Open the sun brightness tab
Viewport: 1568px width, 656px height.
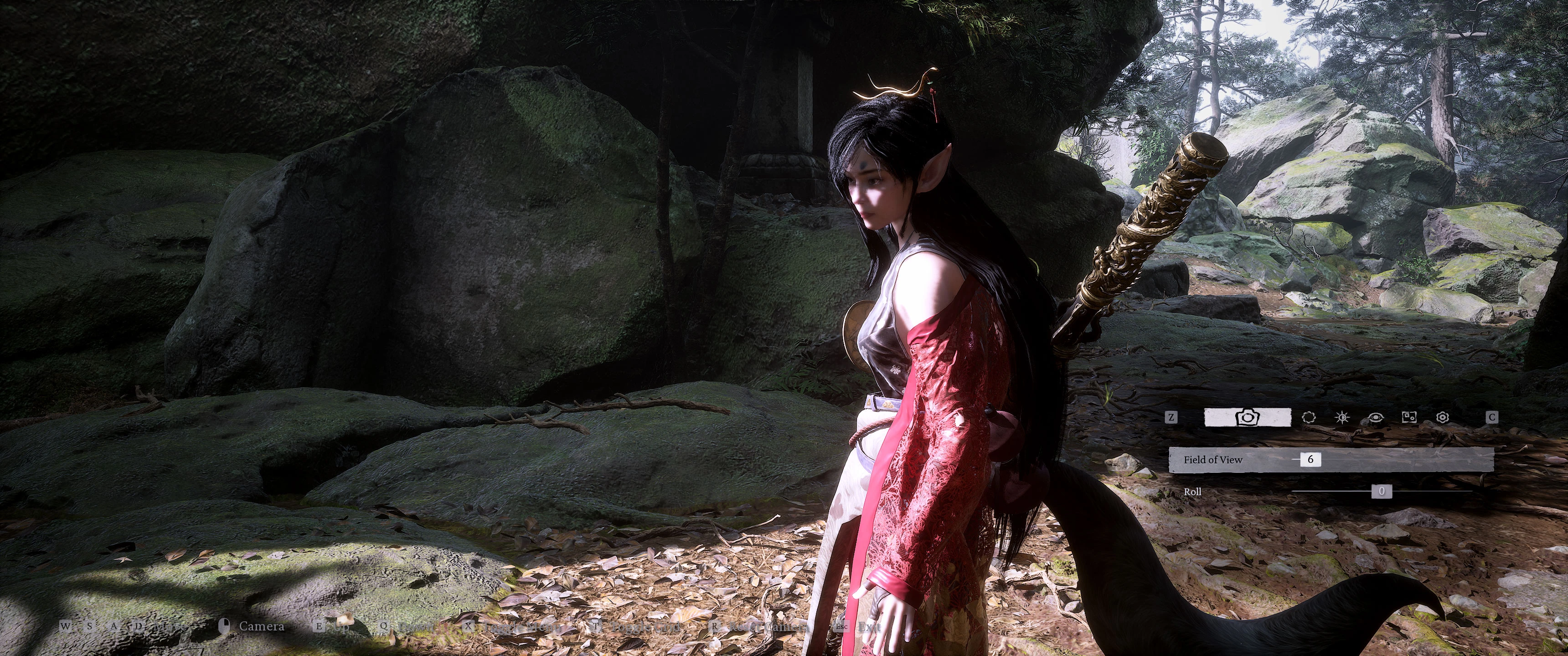(x=1341, y=417)
